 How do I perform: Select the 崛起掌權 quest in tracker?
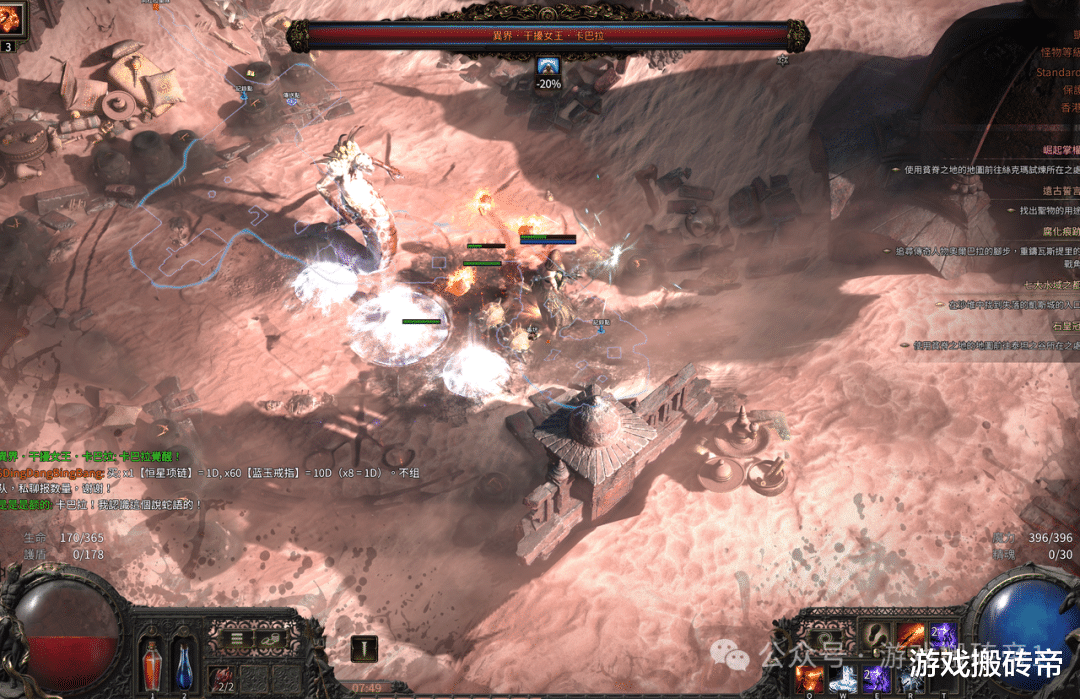pyautogui.click(x=1059, y=147)
